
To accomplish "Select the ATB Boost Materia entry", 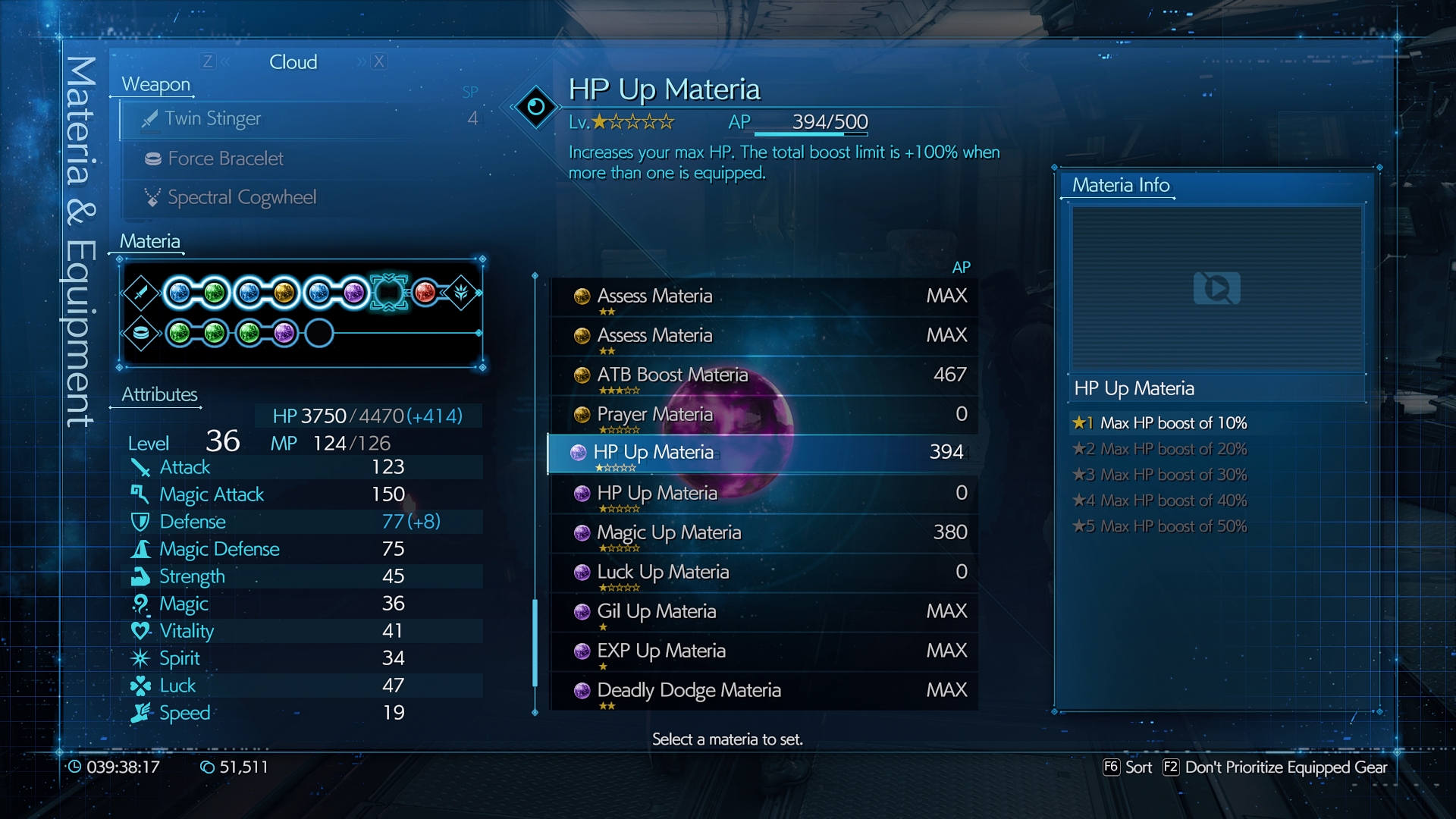I will coord(762,375).
